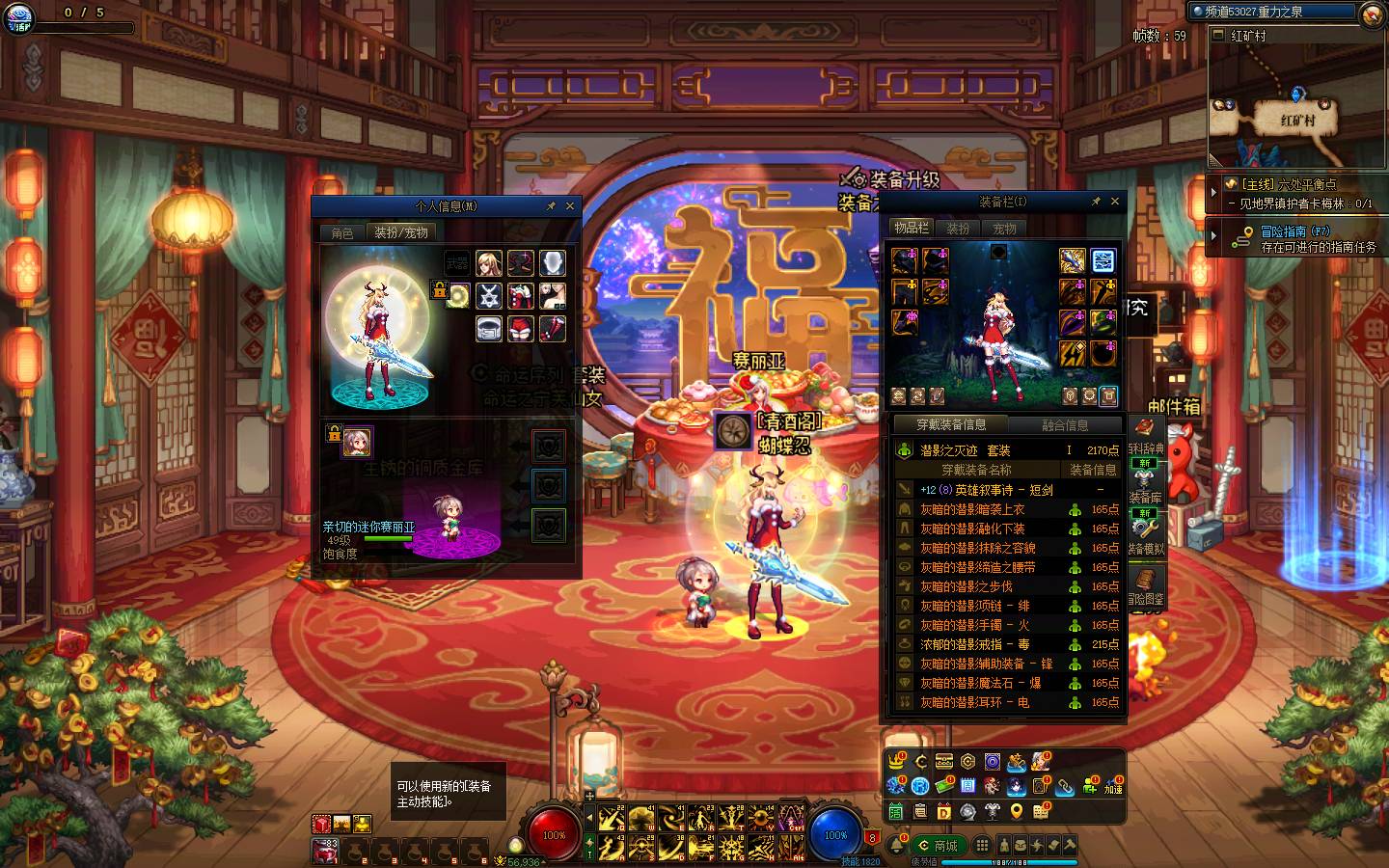Select the blonde hair avatar slot

click(489, 263)
